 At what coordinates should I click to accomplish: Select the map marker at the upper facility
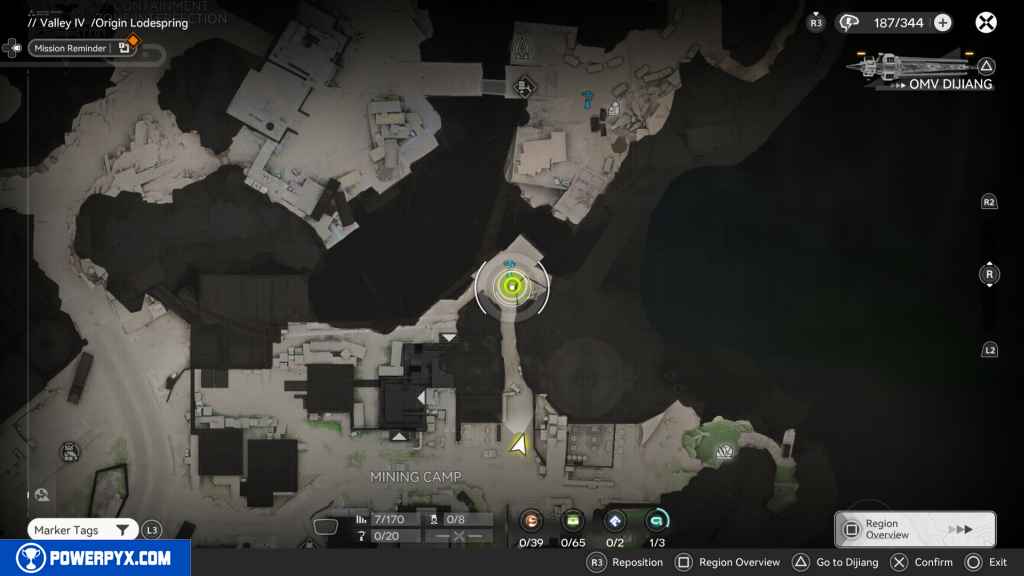pos(522,86)
